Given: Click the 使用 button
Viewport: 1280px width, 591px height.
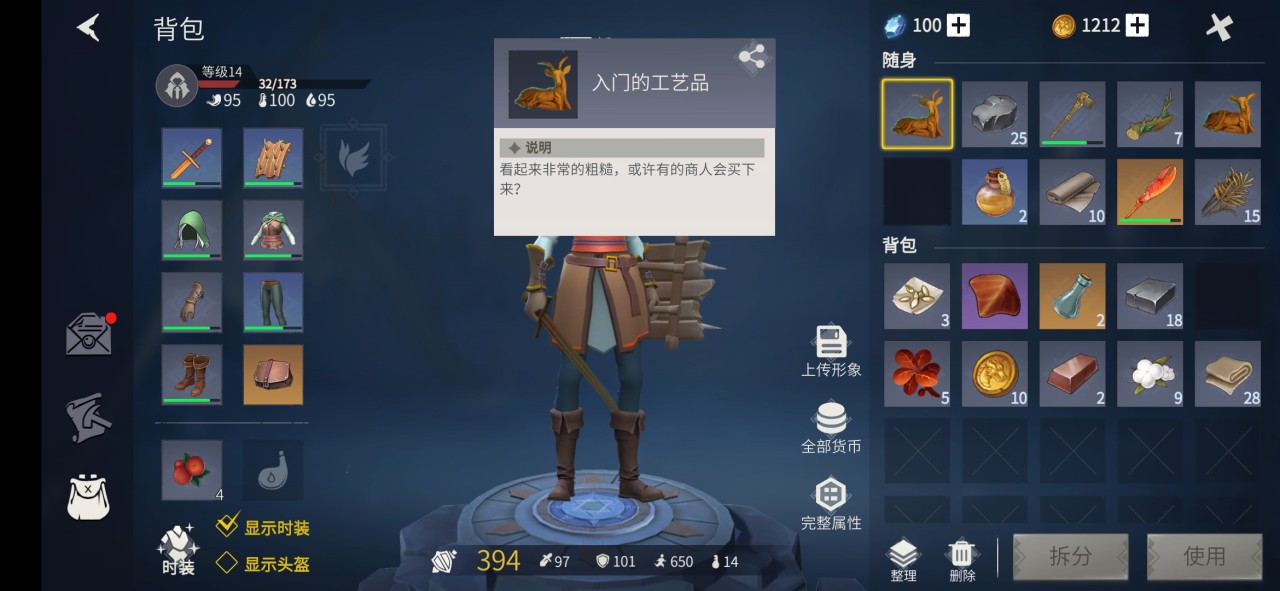Looking at the screenshot, I should (x=1204, y=556).
